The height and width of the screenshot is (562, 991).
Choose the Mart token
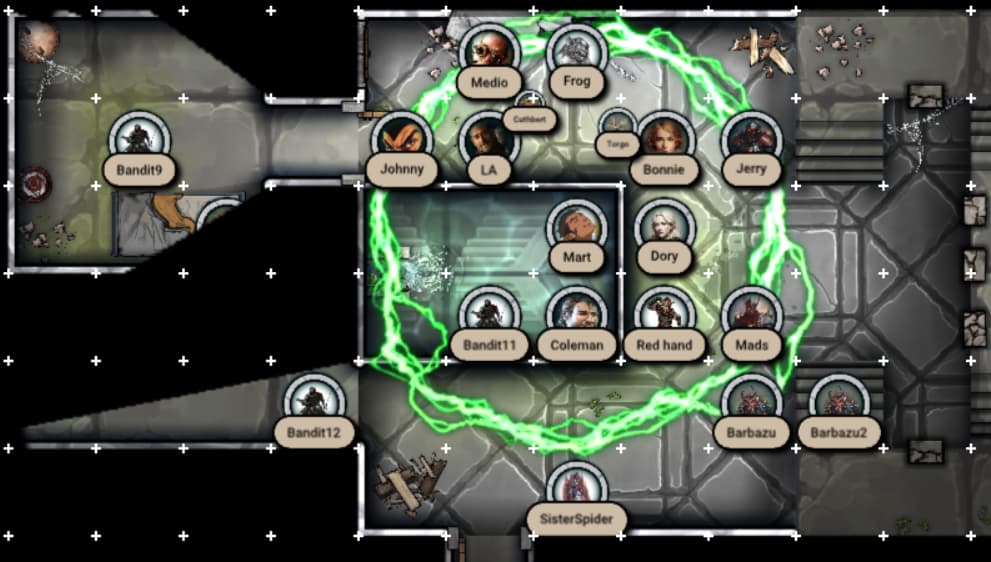click(577, 229)
